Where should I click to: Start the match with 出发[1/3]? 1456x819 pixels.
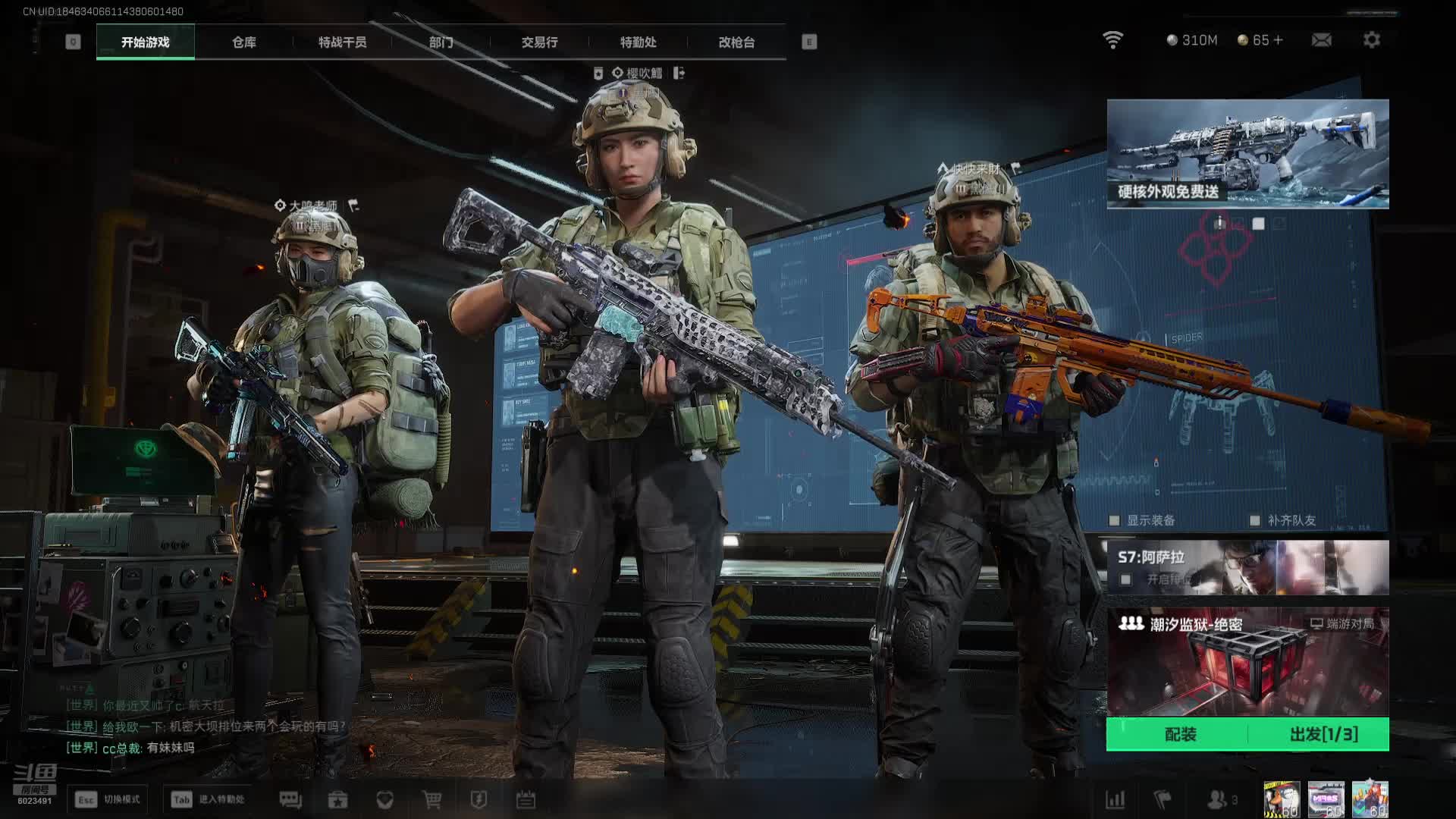pyautogui.click(x=1323, y=734)
